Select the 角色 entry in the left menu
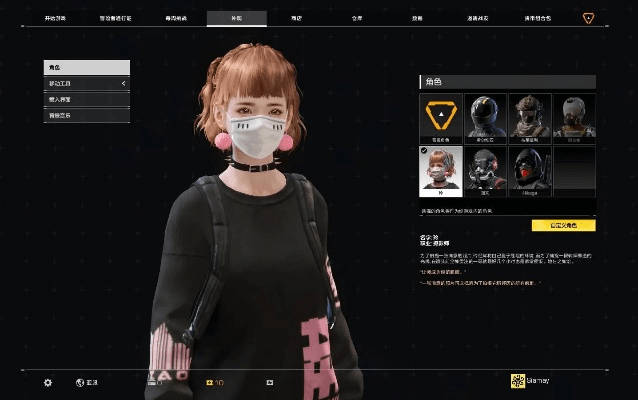638x400 pixels. (86, 67)
